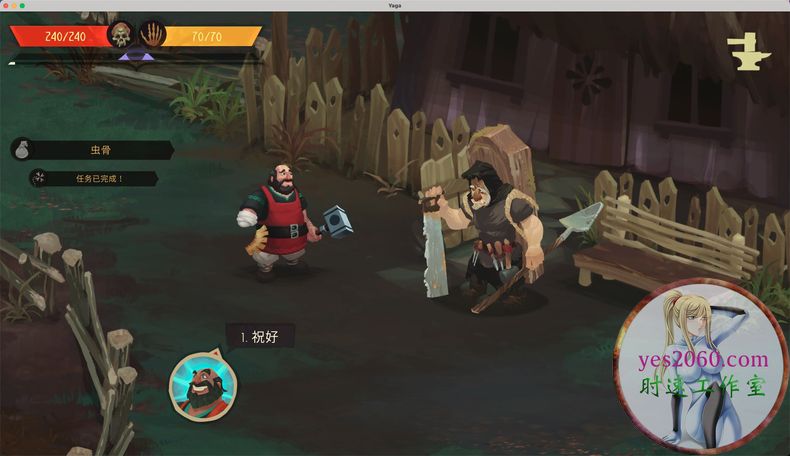Choose the dialogue reply "1. 祝好"

click(x=260, y=337)
